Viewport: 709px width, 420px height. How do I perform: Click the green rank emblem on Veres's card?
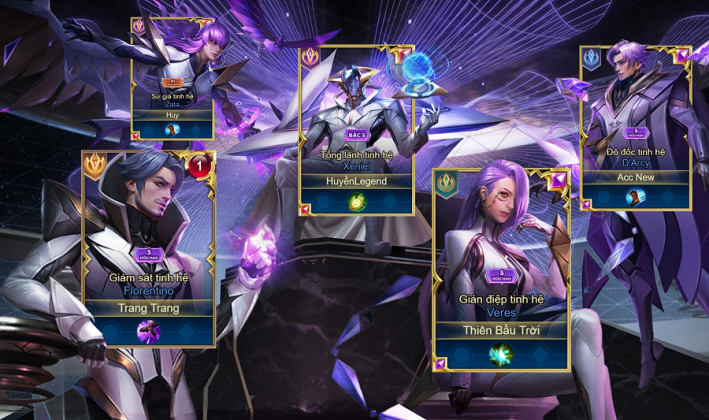[447, 184]
